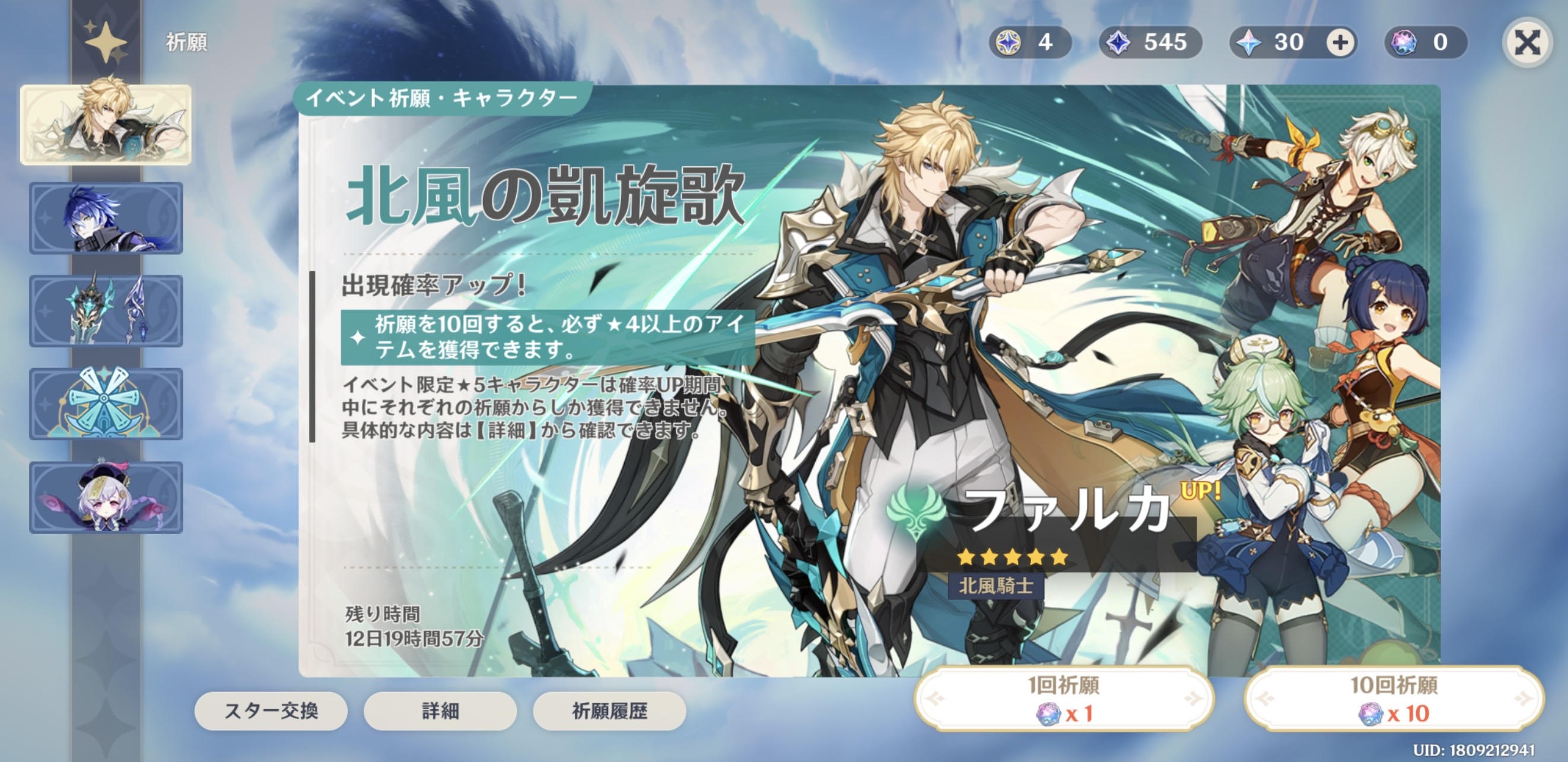Image resolution: width=1568 pixels, height=762 pixels.
Task: Close the wish screen
Action: 1526,43
